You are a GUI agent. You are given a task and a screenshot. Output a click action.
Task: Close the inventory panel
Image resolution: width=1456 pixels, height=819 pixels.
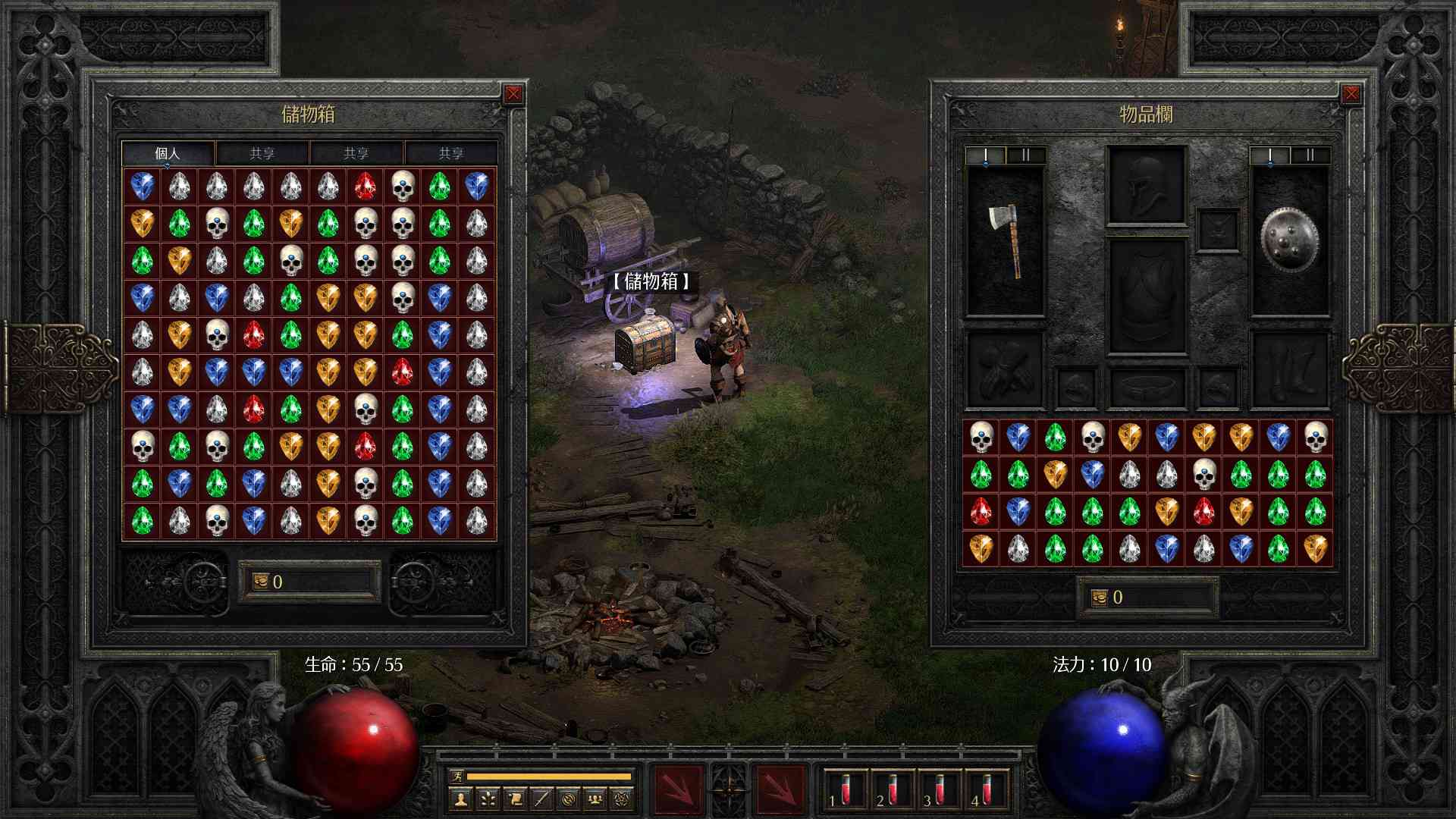tap(1351, 94)
